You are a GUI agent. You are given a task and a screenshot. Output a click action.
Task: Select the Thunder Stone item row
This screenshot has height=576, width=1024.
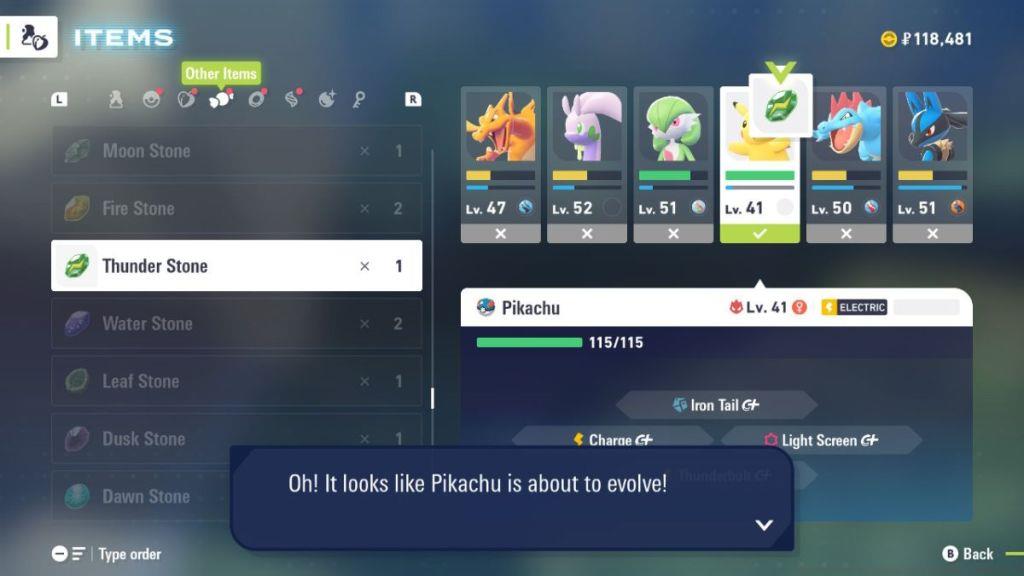pyautogui.click(x=236, y=266)
